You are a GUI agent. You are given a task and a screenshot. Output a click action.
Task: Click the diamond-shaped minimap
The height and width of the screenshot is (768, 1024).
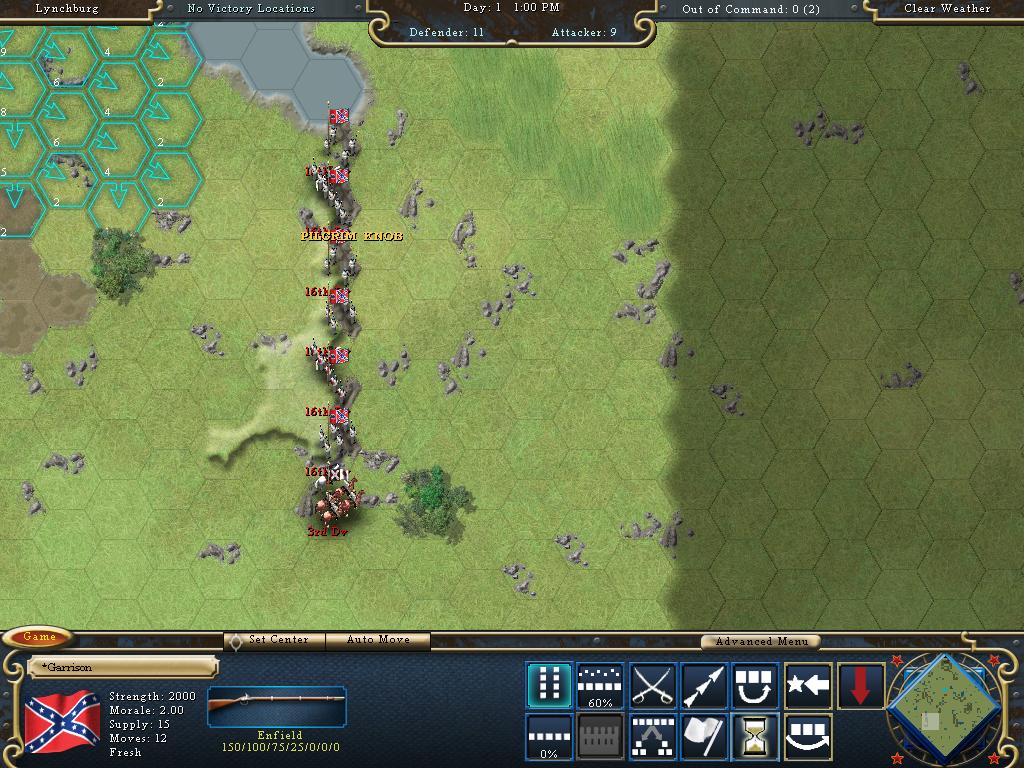coord(942,704)
